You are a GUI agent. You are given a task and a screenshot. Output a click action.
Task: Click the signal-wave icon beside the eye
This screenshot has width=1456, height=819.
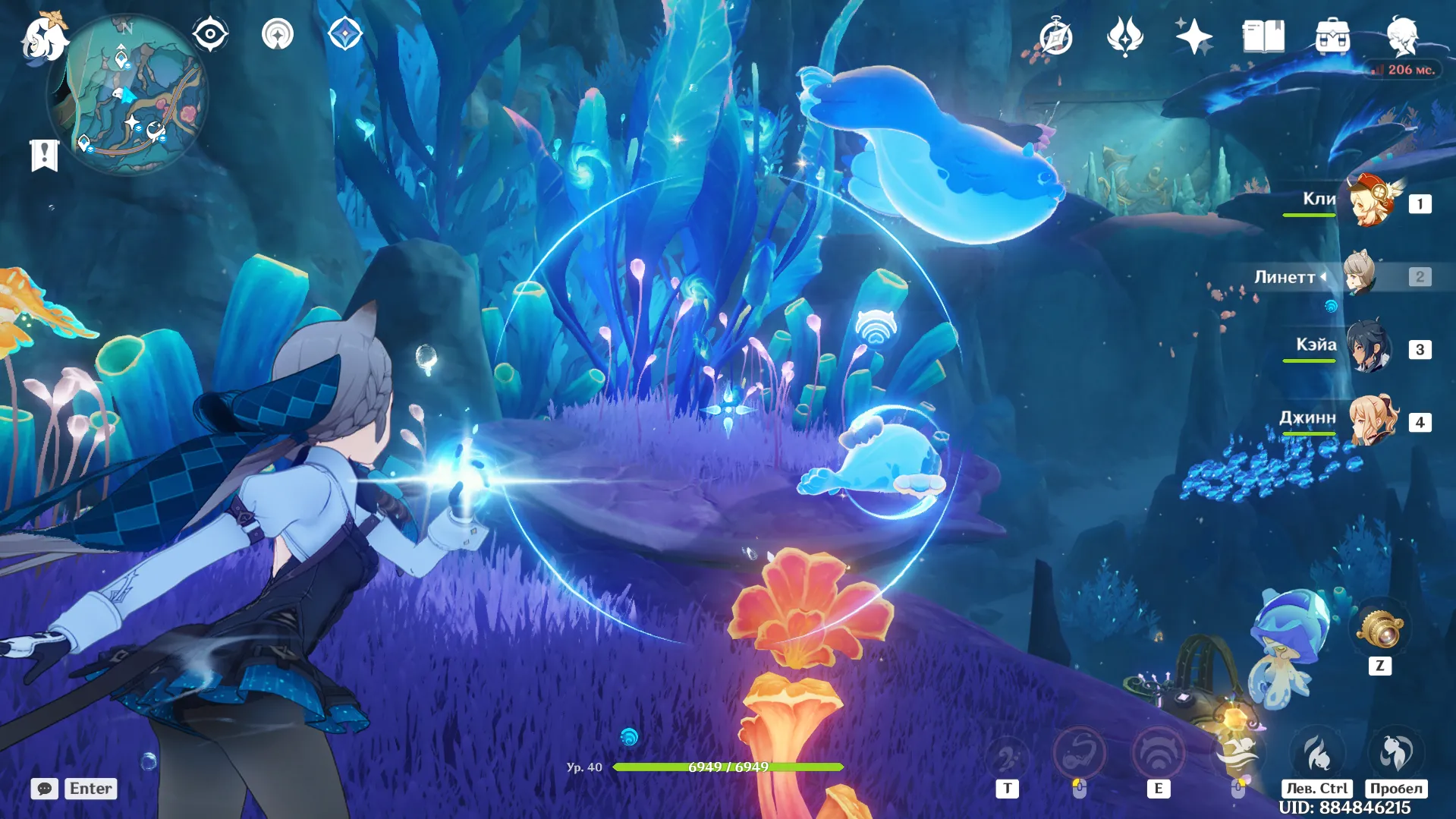click(x=278, y=34)
